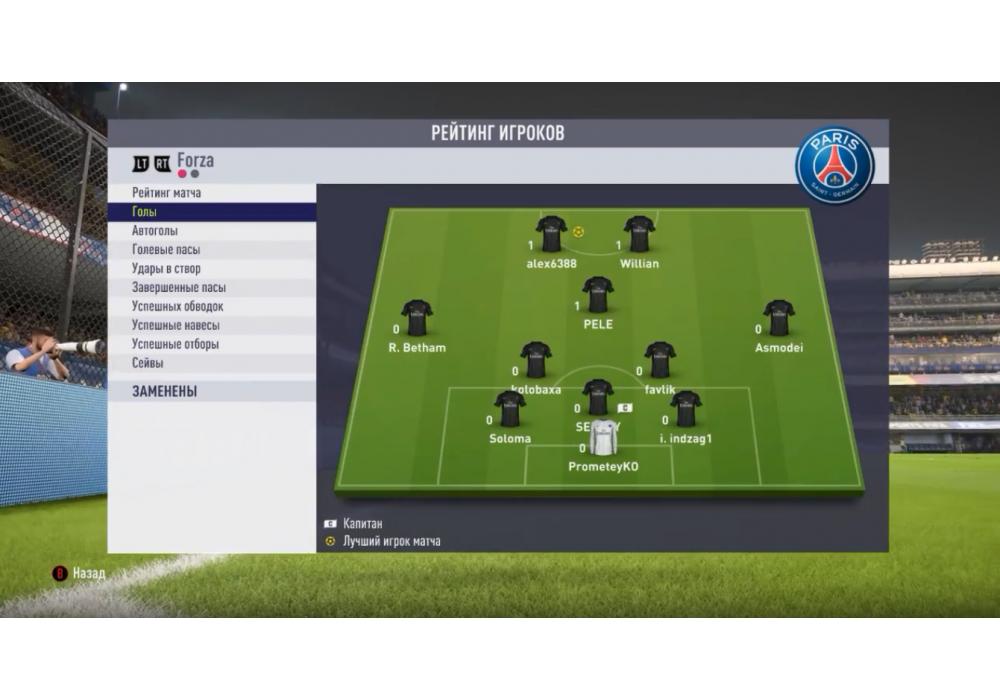The height and width of the screenshot is (700, 1000).
Task: Select player alex6388 on the pitch
Action: (551, 235)
